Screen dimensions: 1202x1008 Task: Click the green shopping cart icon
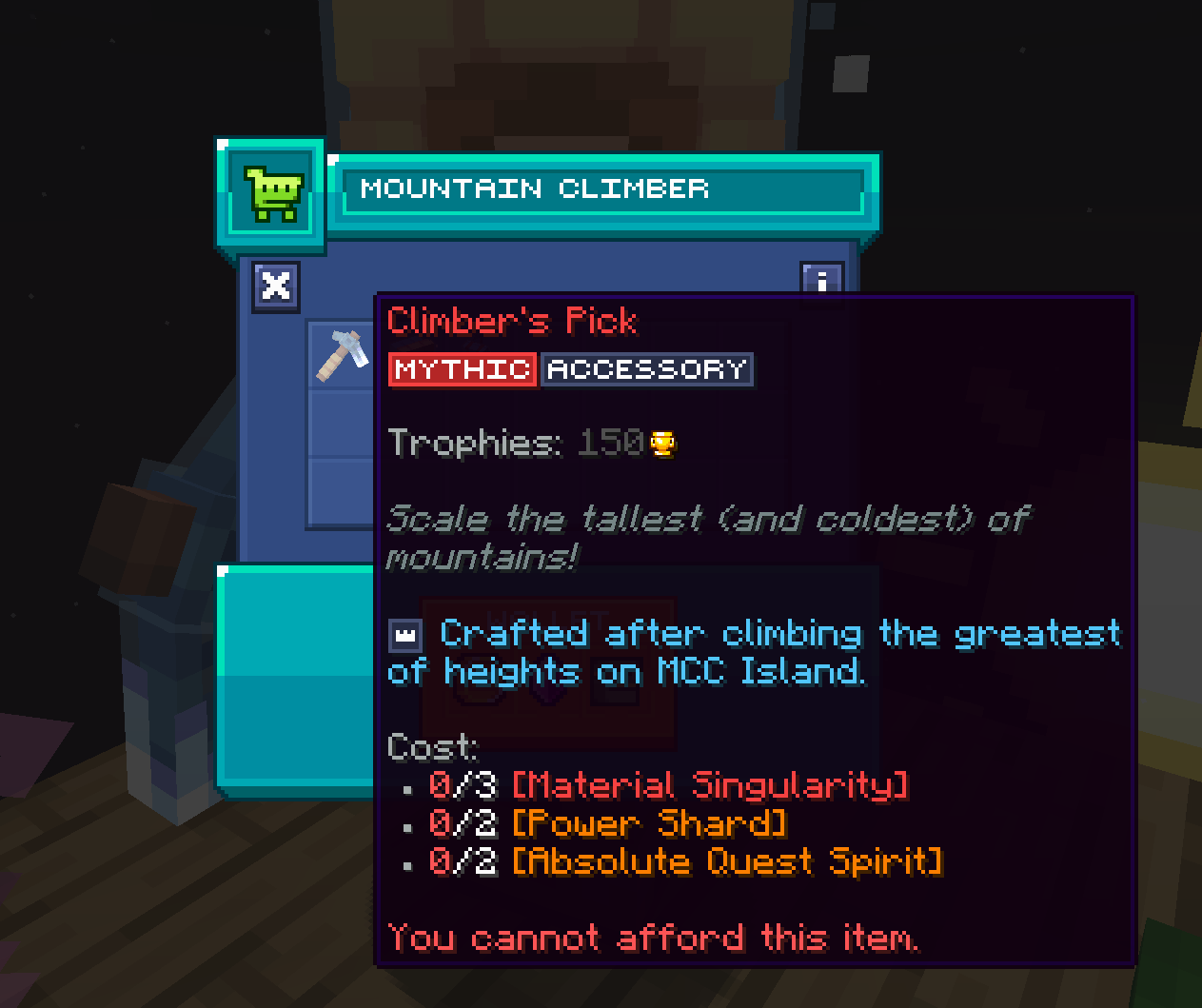tap(274, 193)
